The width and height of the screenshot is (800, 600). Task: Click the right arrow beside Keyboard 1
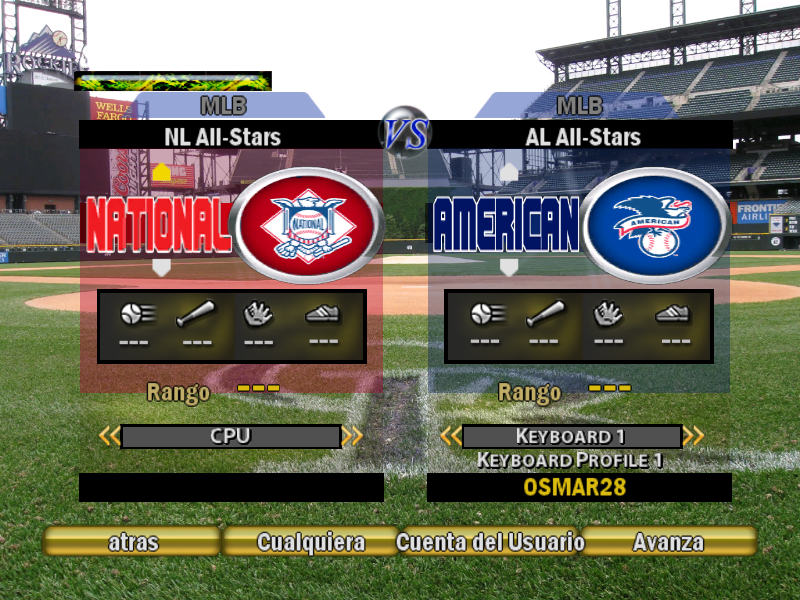pyautogui.click(x=693, y=436)
